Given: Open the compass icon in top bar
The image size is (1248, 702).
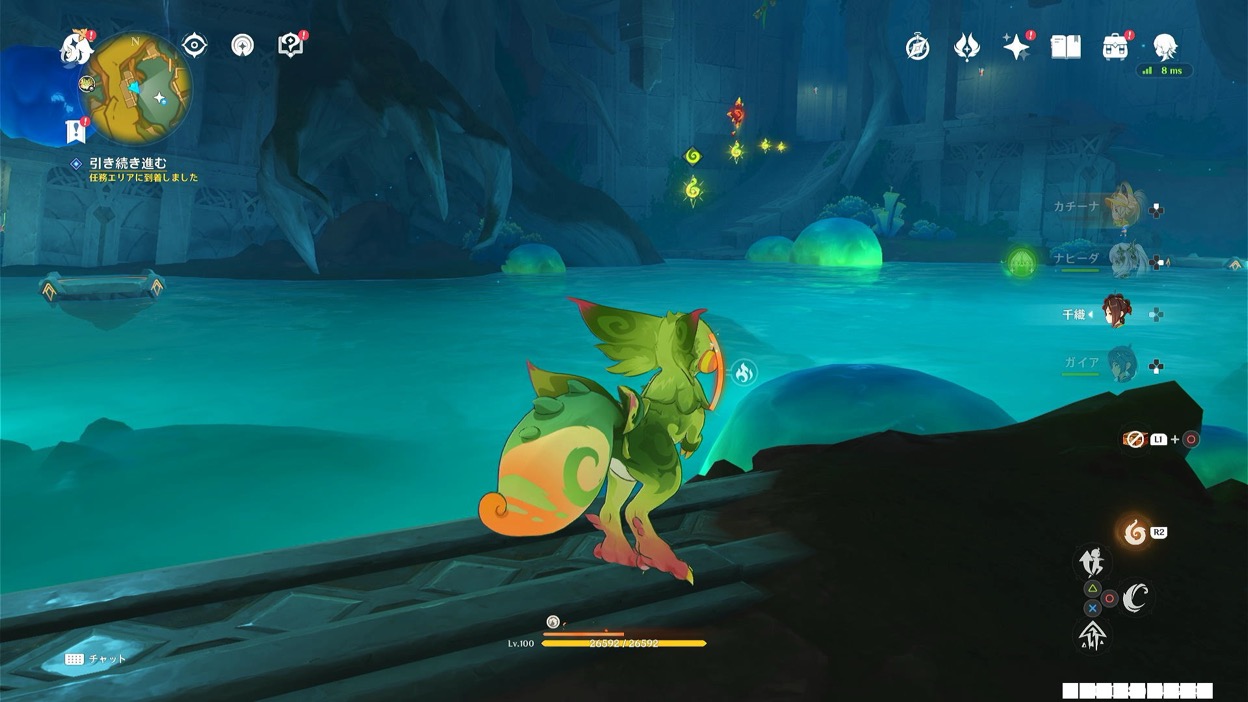Looking at the screenshot, I should 917,47.
